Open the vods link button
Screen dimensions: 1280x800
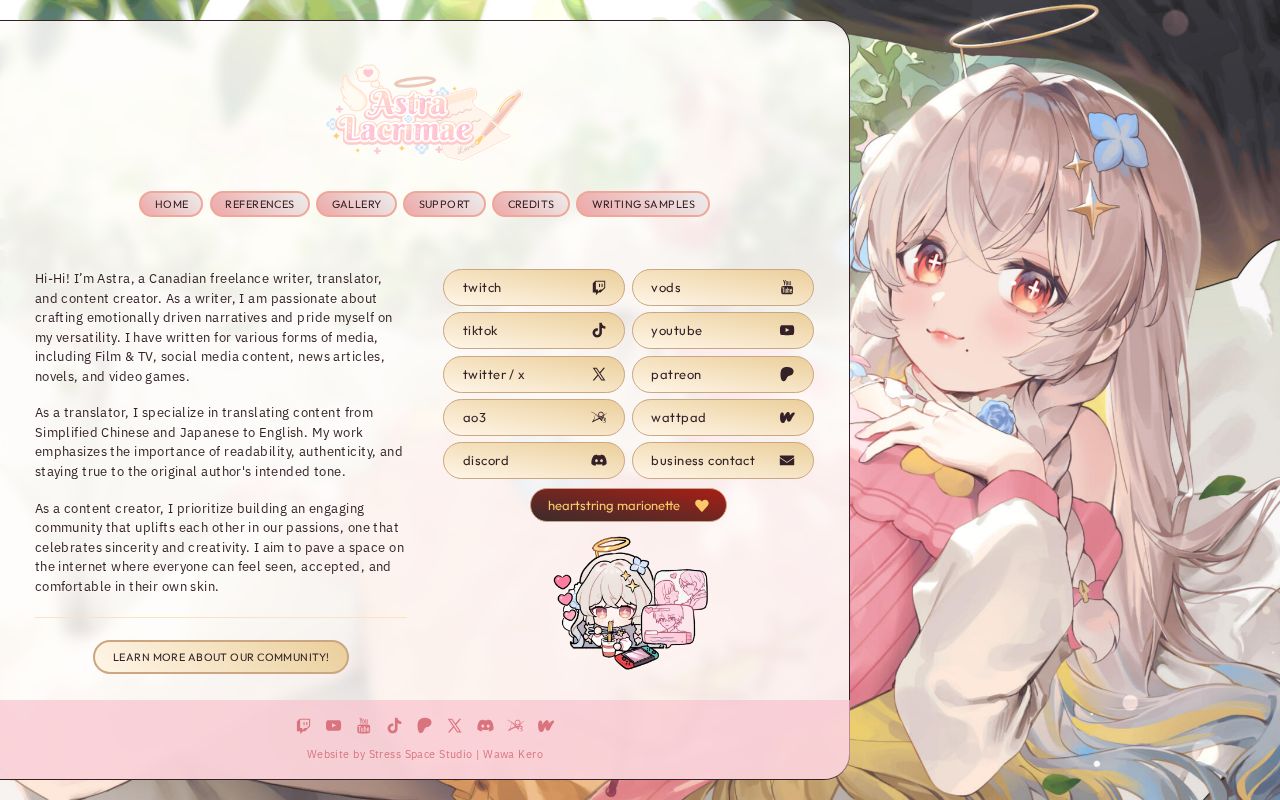click(722, 288)
